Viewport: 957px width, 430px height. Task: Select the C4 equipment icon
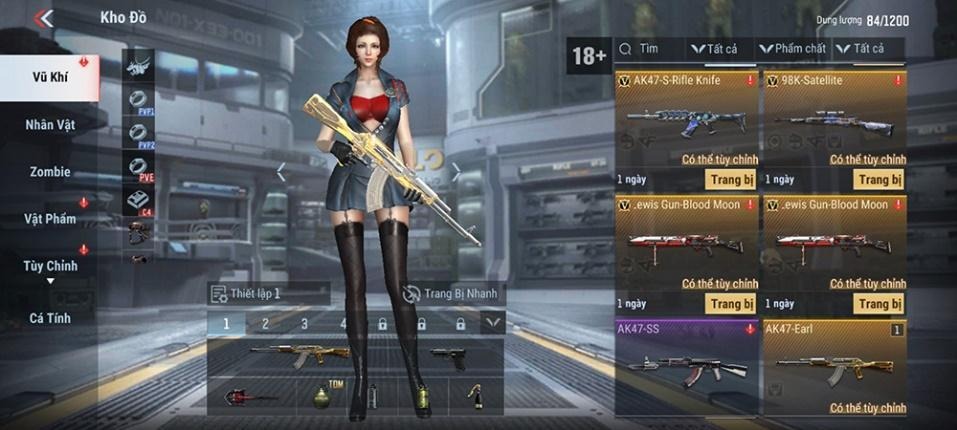[140, 200]
